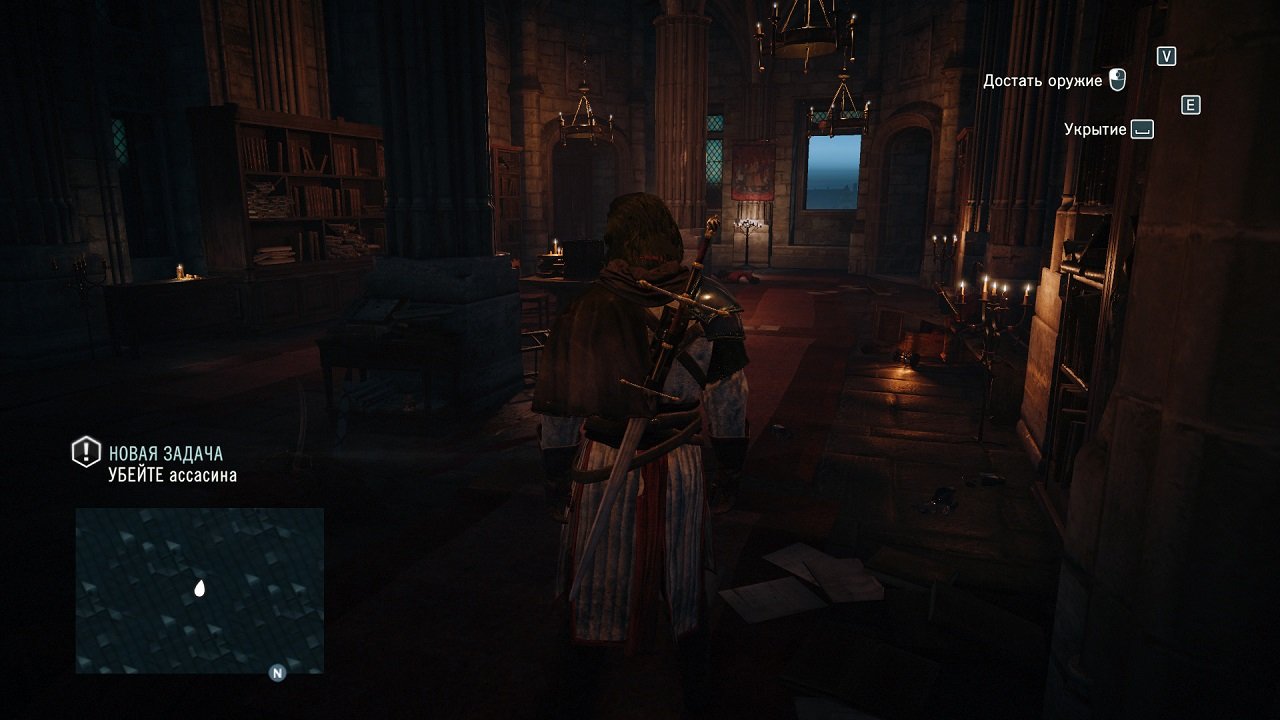This screenshot has width=1280, height=720.
Task: Click the "Достать оружие" weapon prompt label
Action: point(1044,79)
